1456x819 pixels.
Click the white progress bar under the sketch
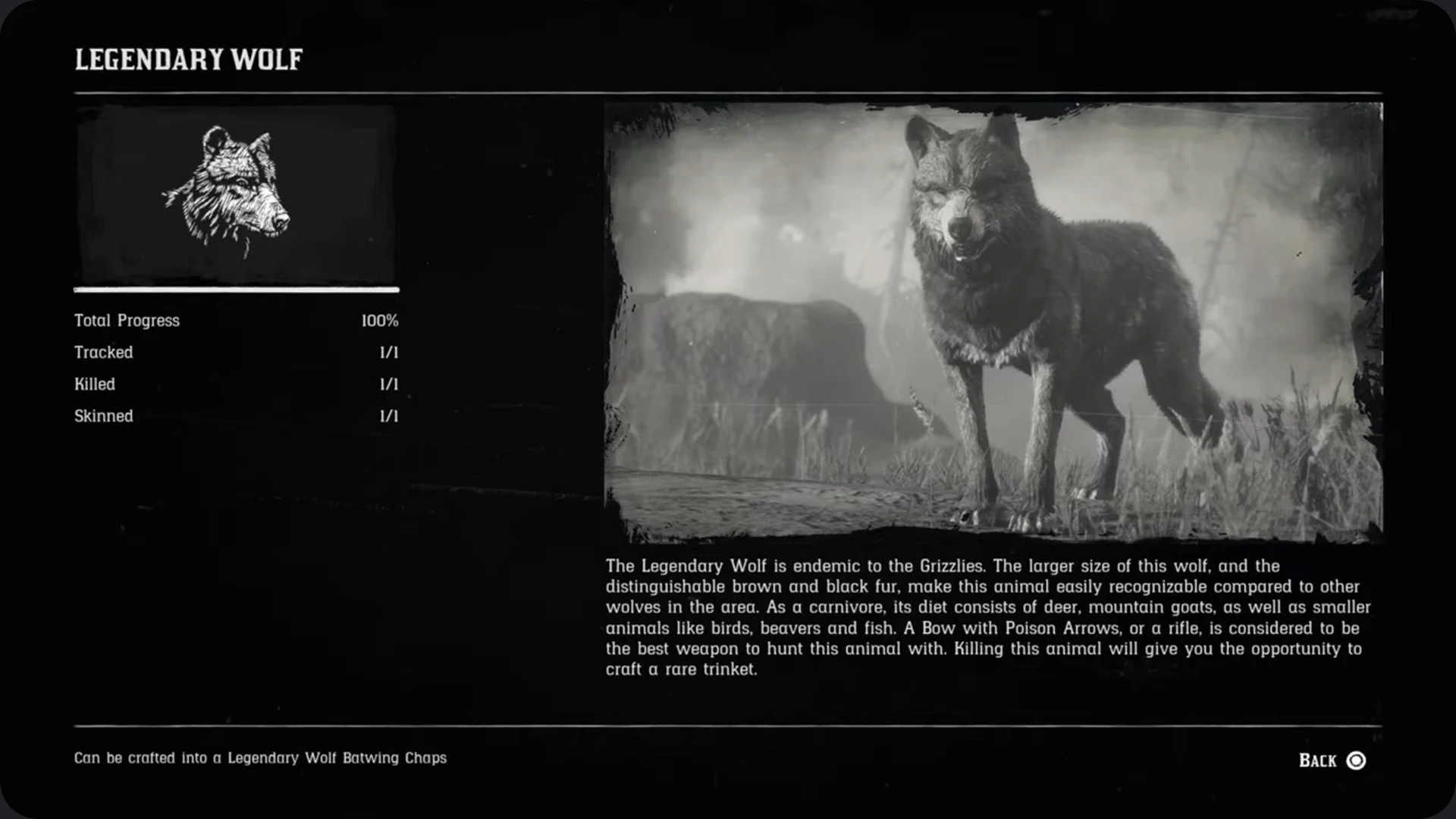(235, 290)
